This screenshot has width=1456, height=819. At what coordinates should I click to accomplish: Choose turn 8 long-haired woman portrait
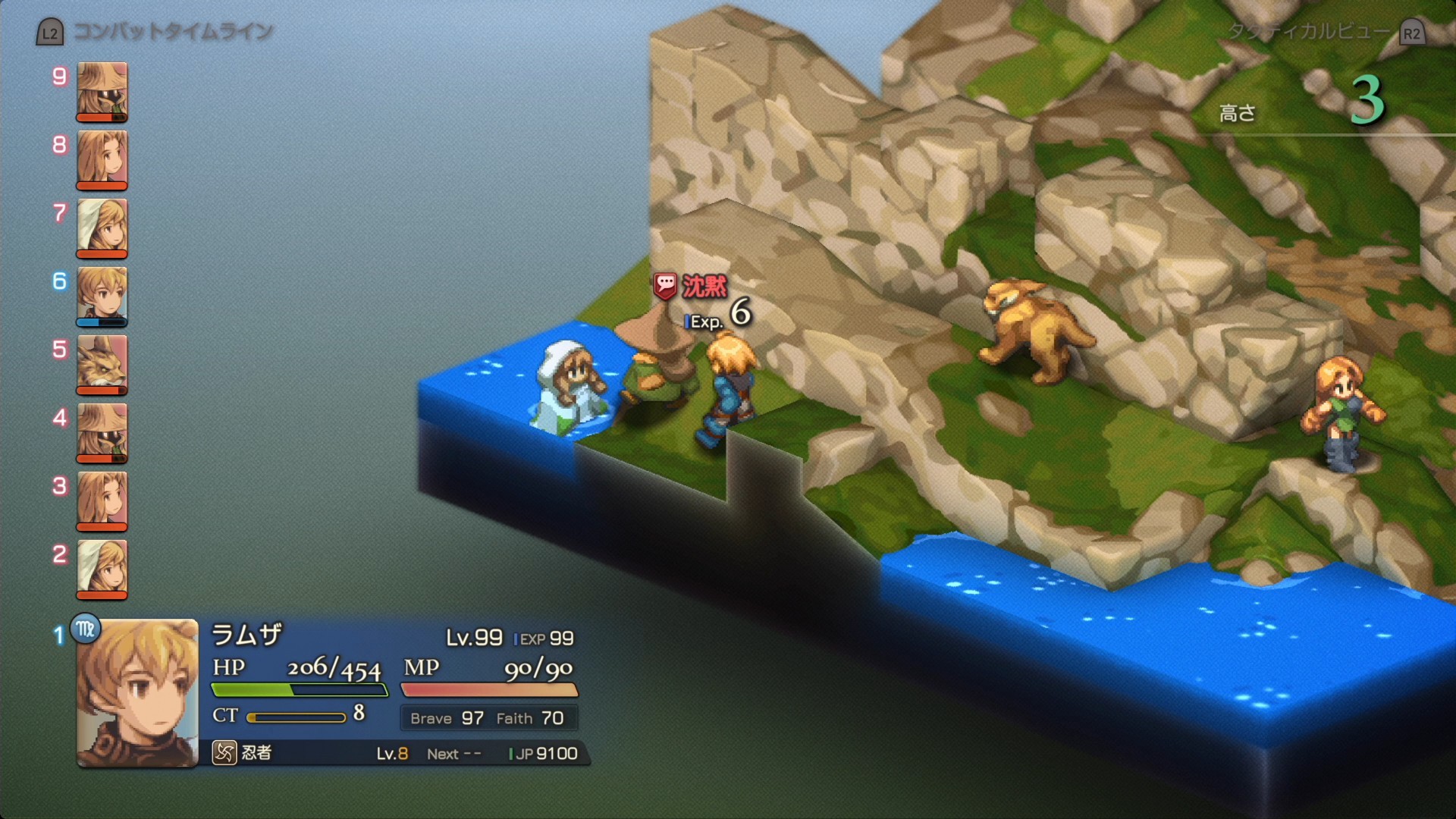(x=102, y=159)
